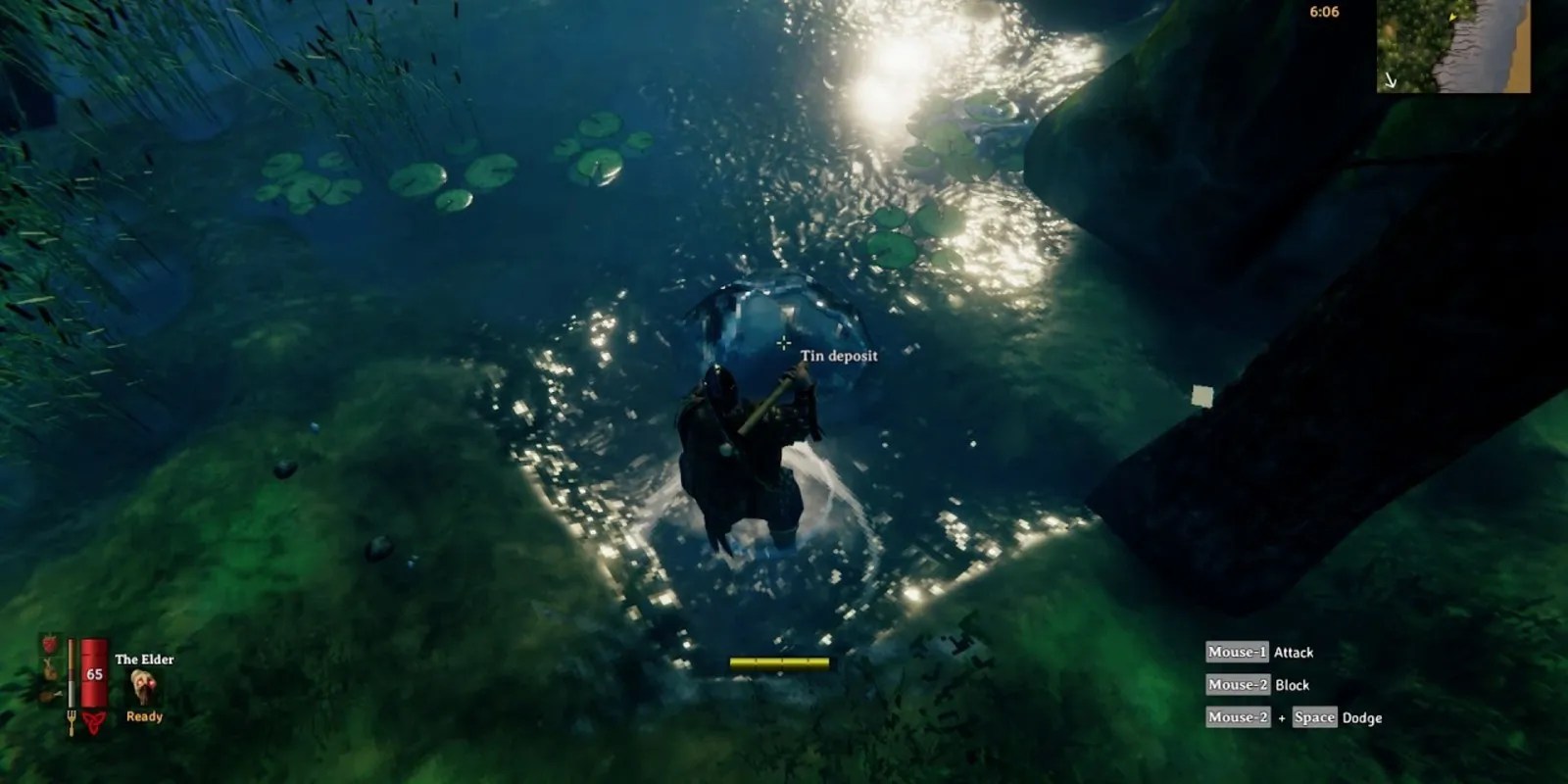Viewport: 1568px width, 784px height.
Task: Toggle the Ready forsaken power status
Action: [x=144, y=716]
